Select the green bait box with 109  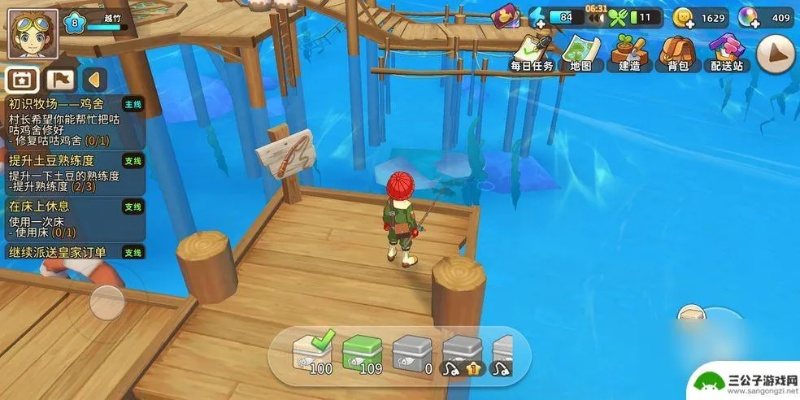tap(364, 353)
